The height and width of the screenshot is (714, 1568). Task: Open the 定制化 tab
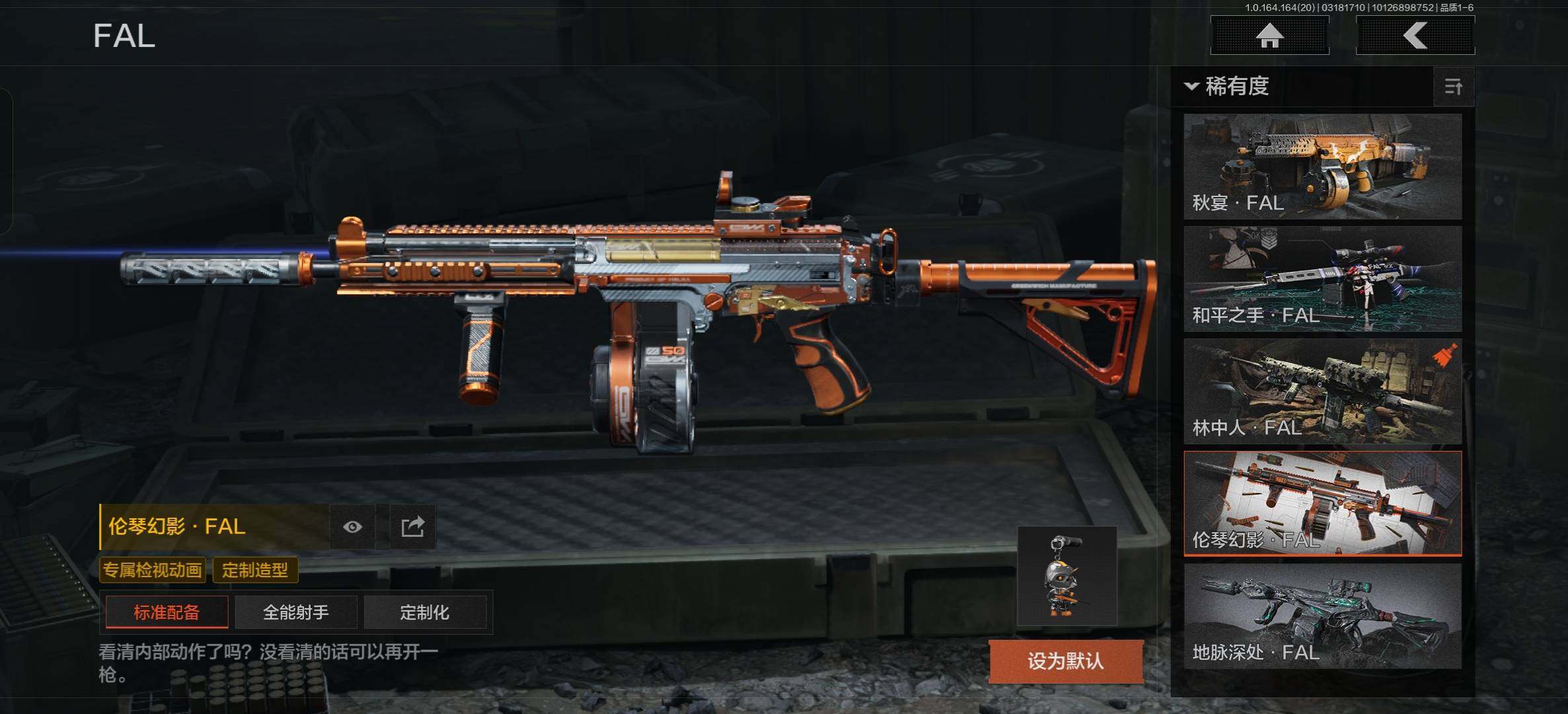(x=424, y=612)
